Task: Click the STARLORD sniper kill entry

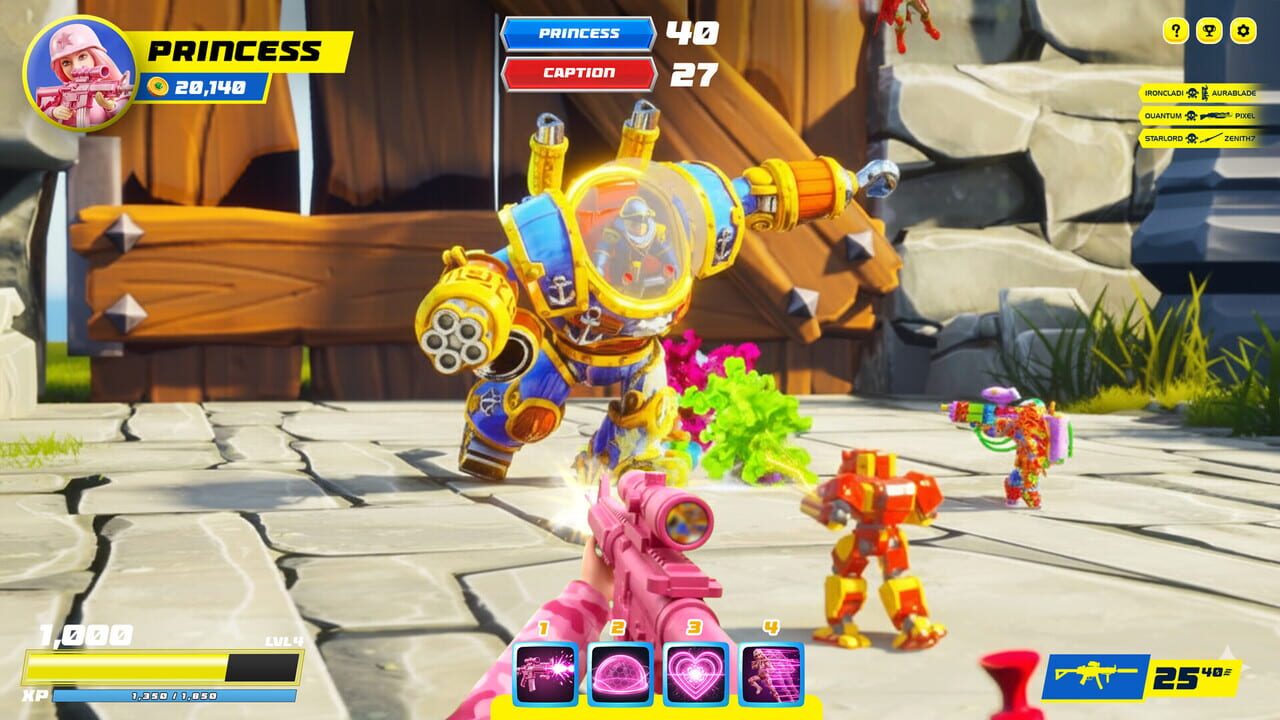Action: click(x=1200, y=137)
